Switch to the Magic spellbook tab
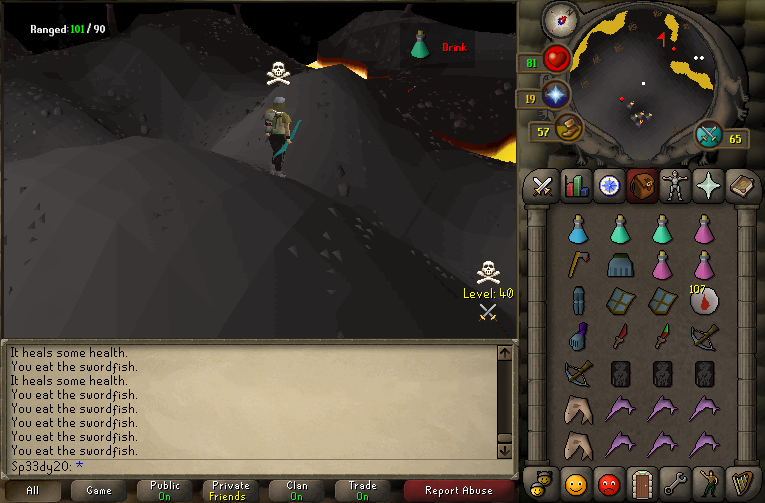 coord(741,186)
